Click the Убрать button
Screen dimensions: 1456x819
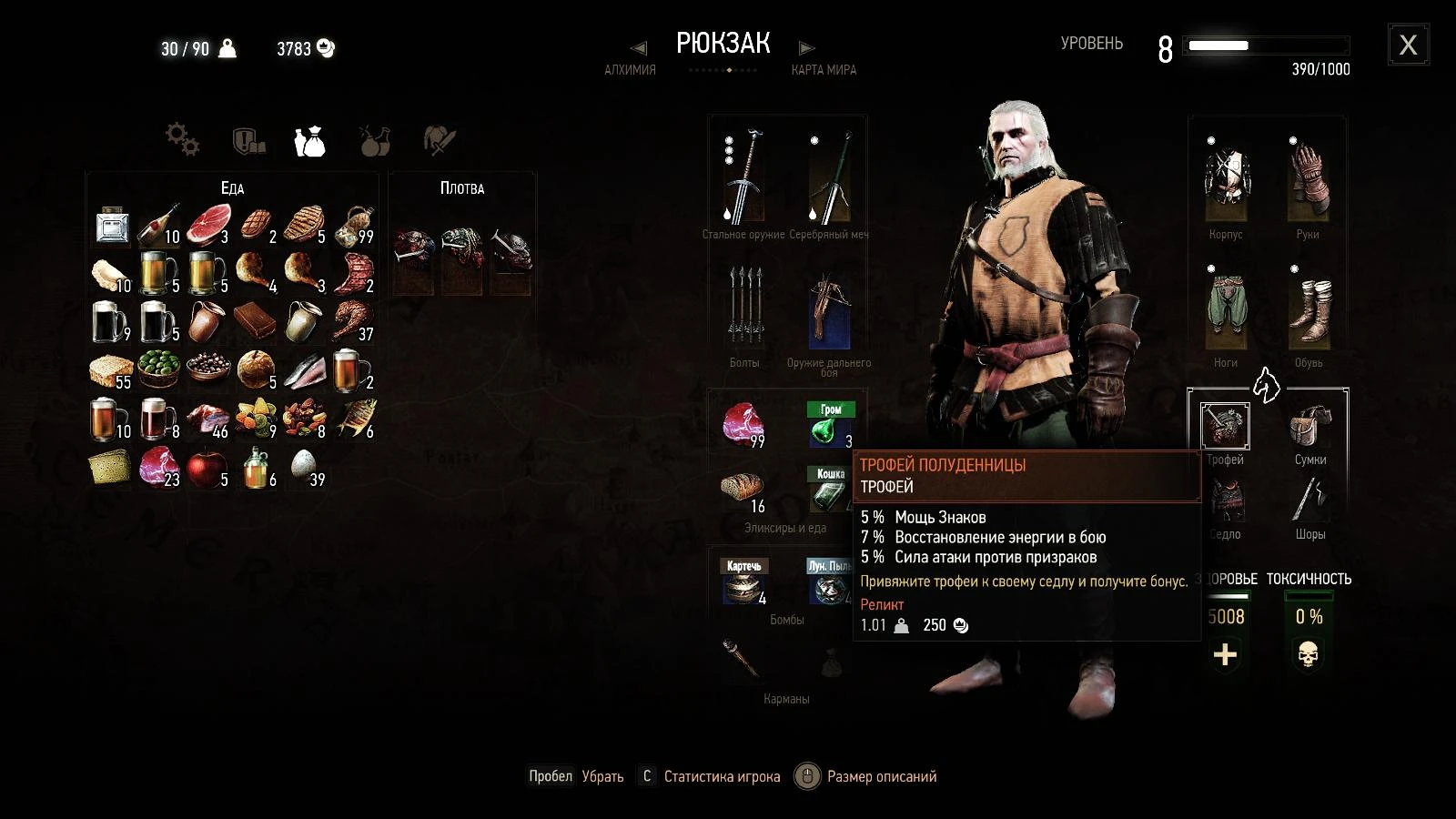[602, 776]
